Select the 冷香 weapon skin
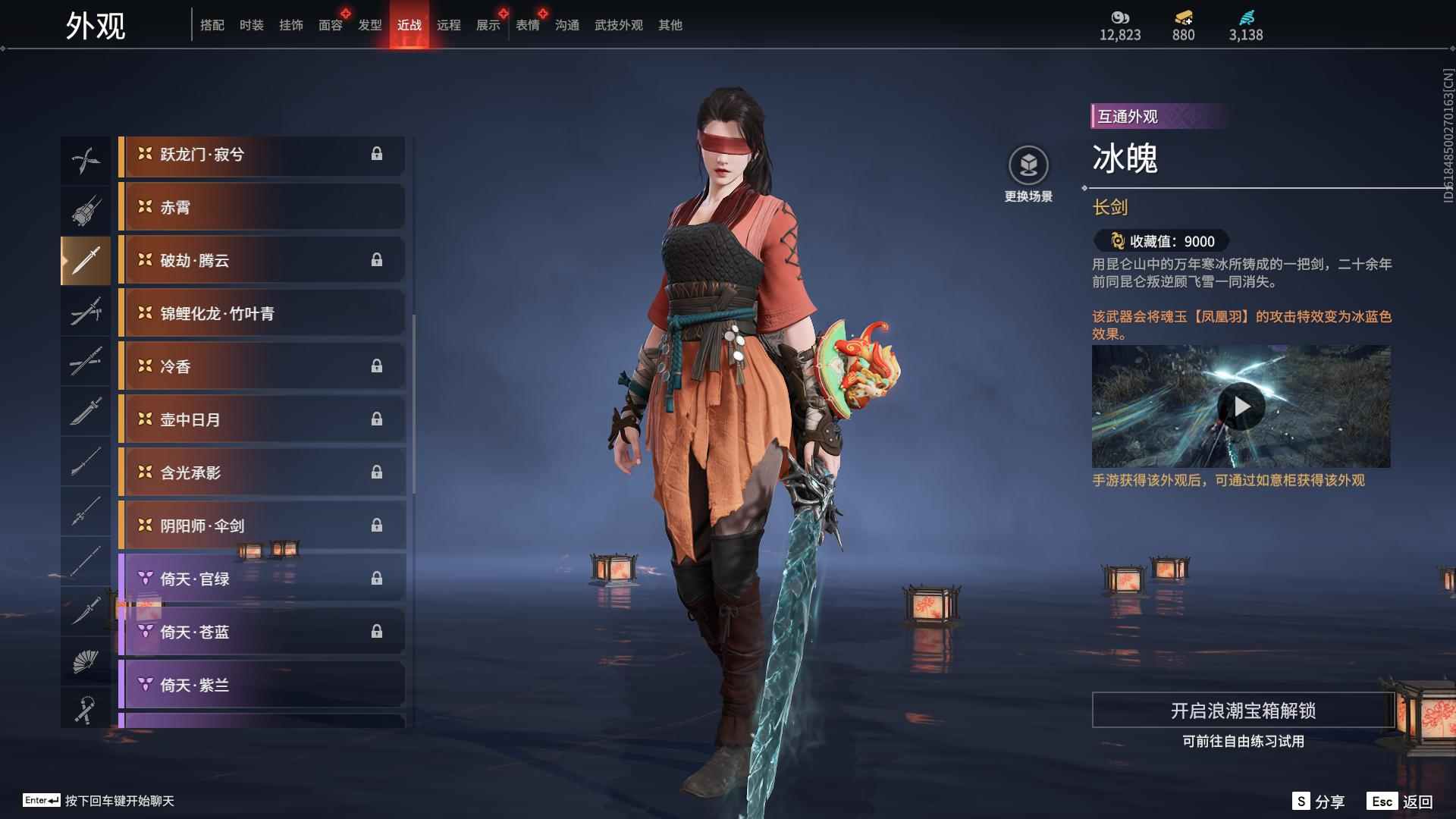This screenshot has width=1456, height=819. point(262,366)
